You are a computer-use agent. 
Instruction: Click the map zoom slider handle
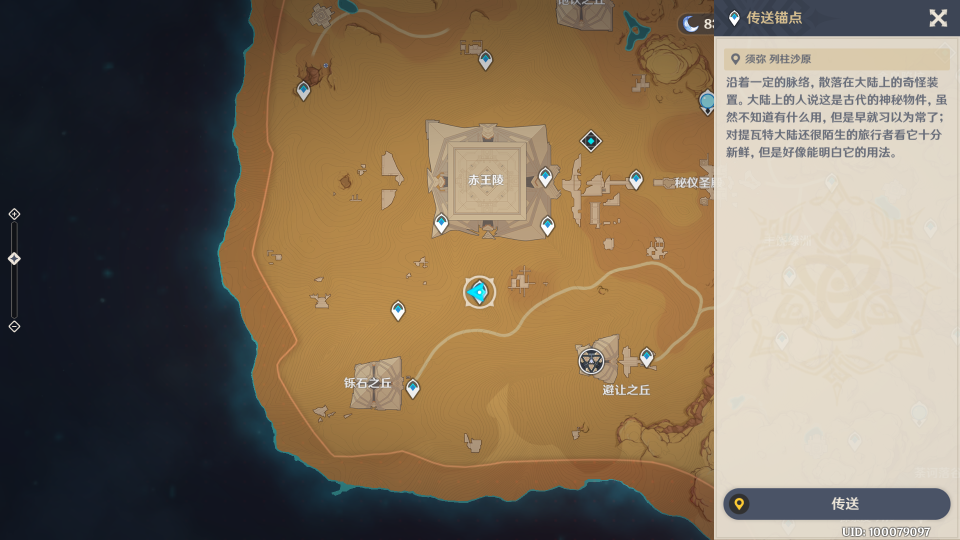tap(14, 259)
